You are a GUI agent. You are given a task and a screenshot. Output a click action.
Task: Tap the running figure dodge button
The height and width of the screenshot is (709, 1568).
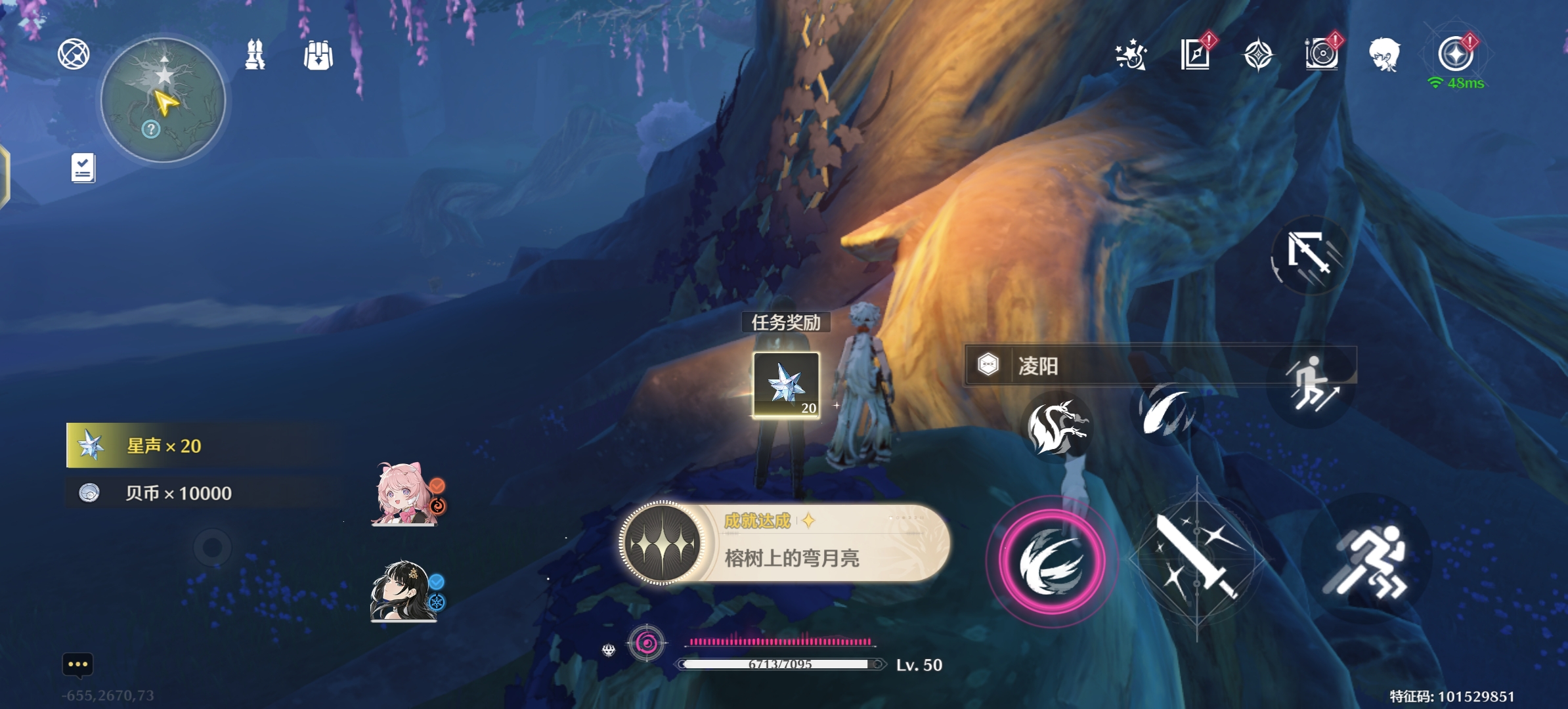(x=1367, y=563)
